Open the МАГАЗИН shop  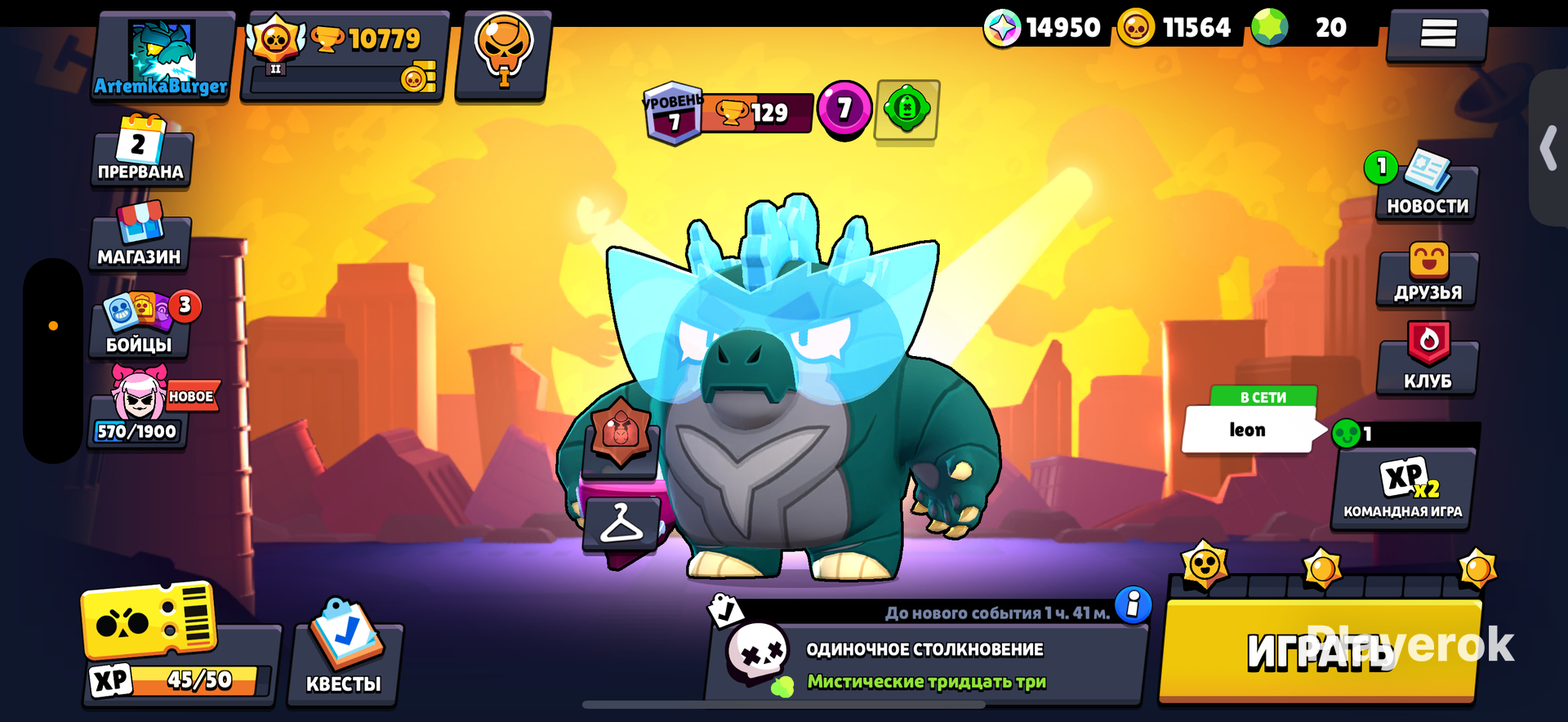pyautogui.click(x=140, y=238)
